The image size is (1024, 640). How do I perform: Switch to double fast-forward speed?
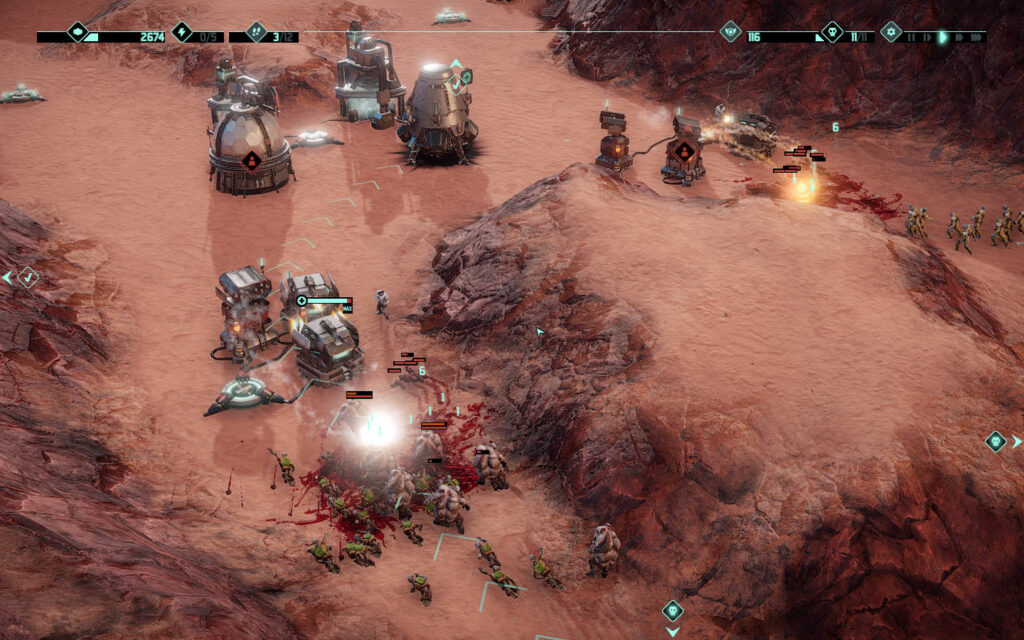[958, 37]
